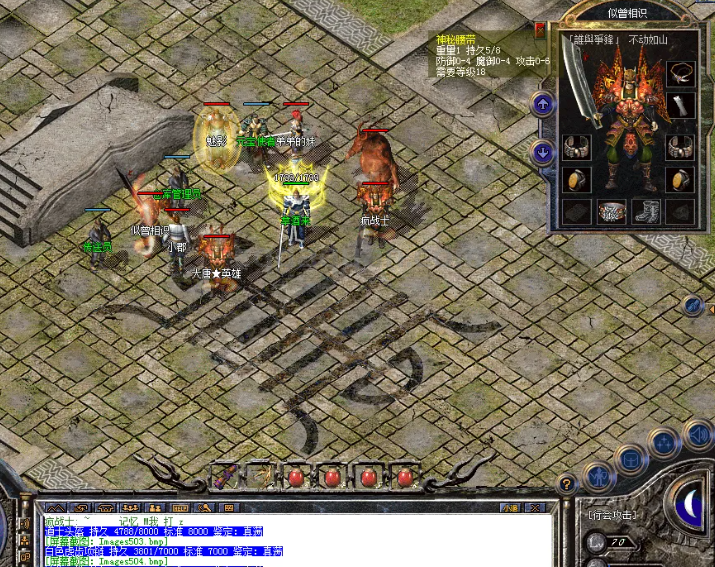Screen dimensions: 715x567
Task: Click the down arrow beside equipment panel
Action: pyautogui.click(x=542, y=153)
